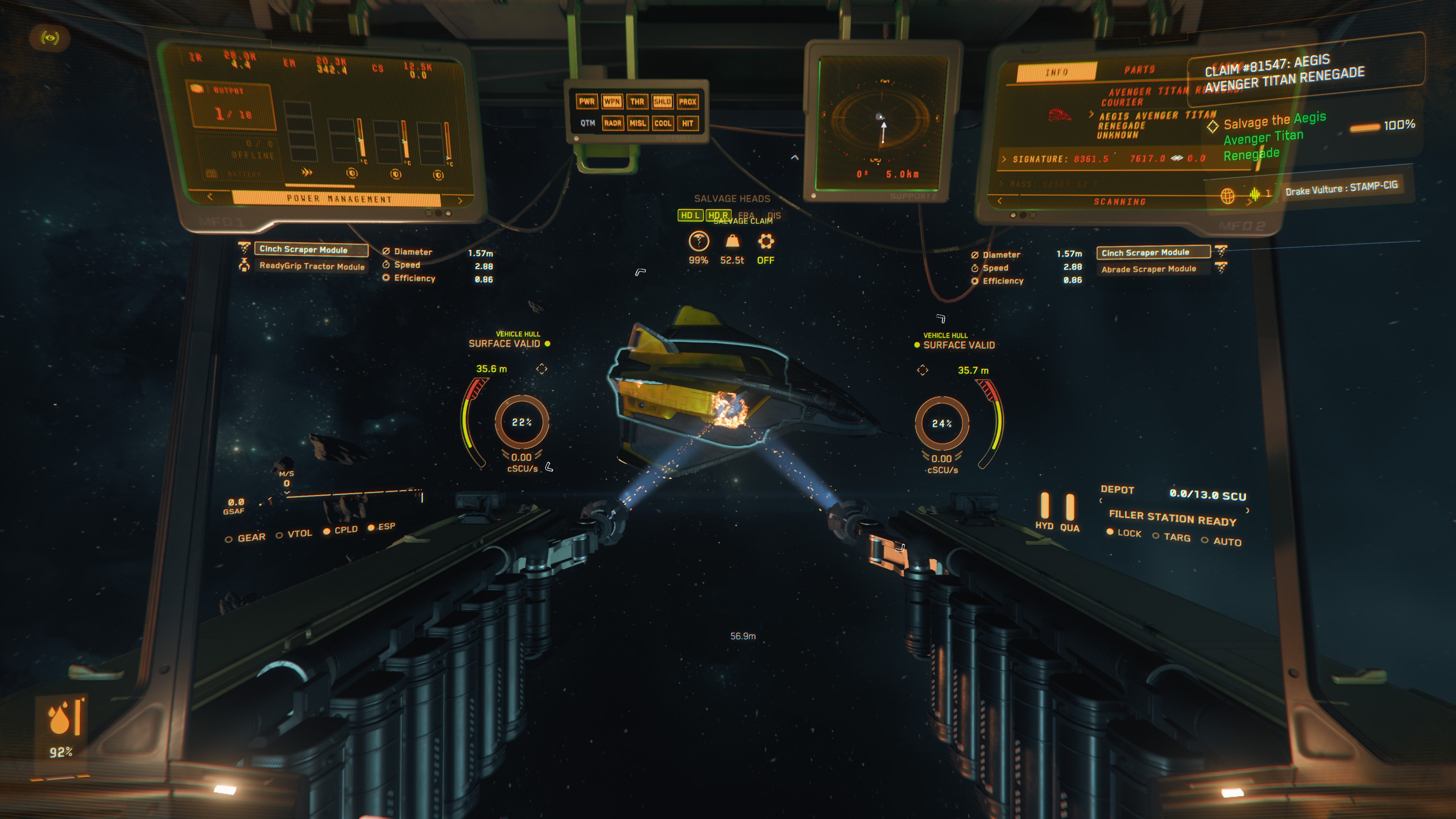The height and width of the screenshot is (819, 1456).
Task: Select the ReadyGrip Tractor Module
Action: tap(311, 266)
